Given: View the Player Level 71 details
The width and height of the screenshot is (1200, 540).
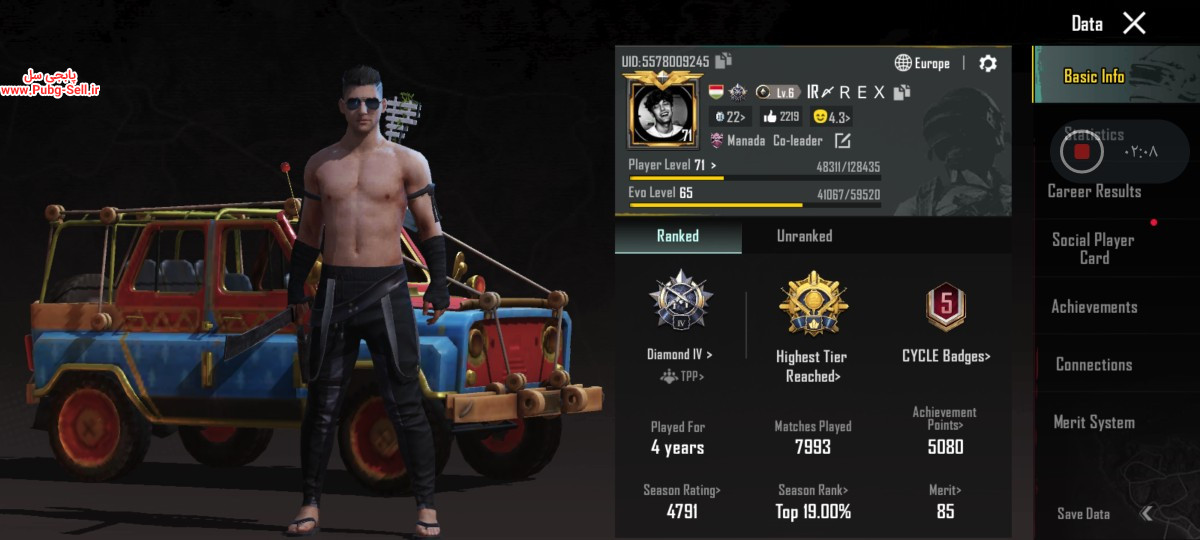Looking at the screenshot, I should (672, 165).
